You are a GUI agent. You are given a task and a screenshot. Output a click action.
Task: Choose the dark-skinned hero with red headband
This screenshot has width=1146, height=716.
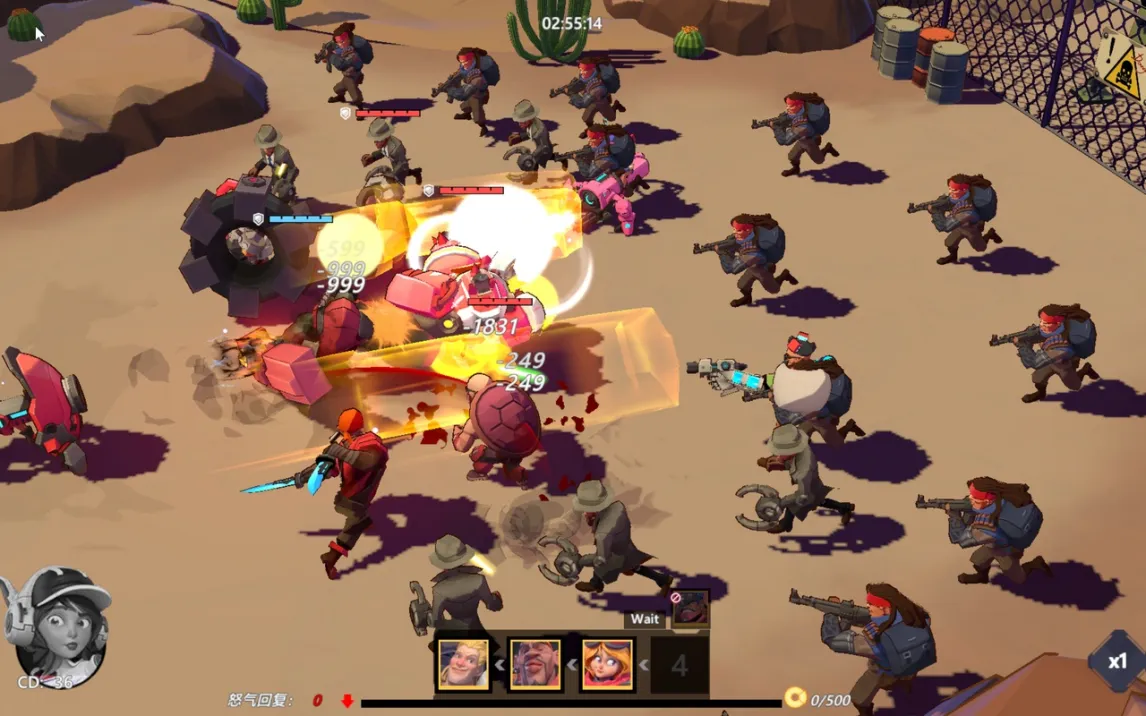tap(535, 664)
